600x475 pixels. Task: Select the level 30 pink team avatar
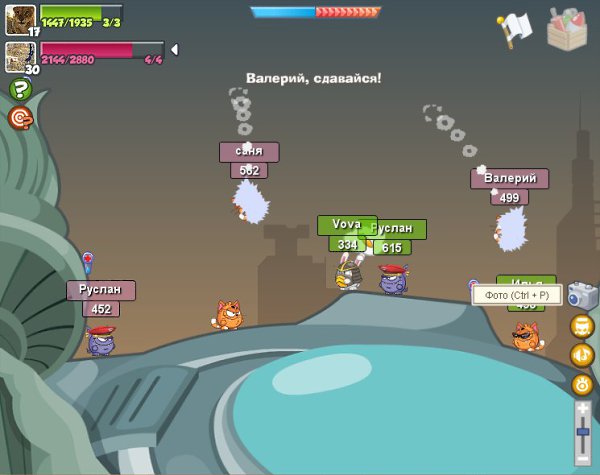18,55
